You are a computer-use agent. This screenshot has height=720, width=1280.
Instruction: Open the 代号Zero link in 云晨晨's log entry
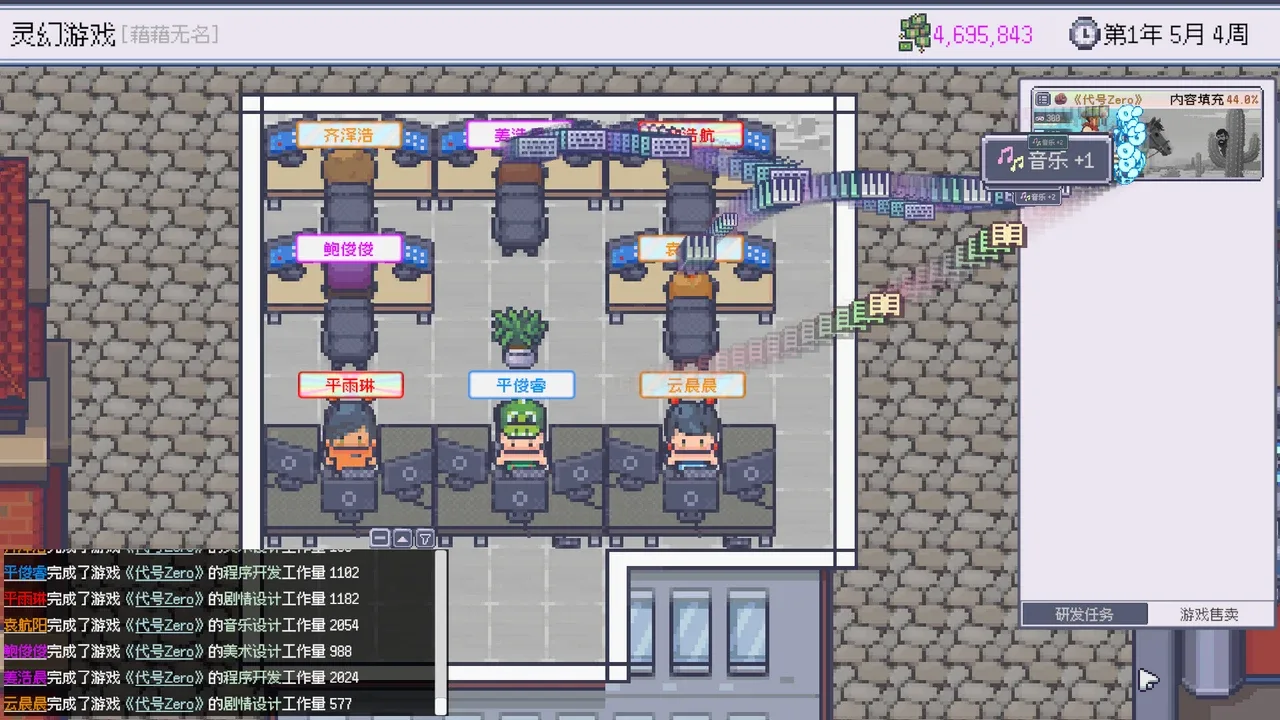[165, 704]
